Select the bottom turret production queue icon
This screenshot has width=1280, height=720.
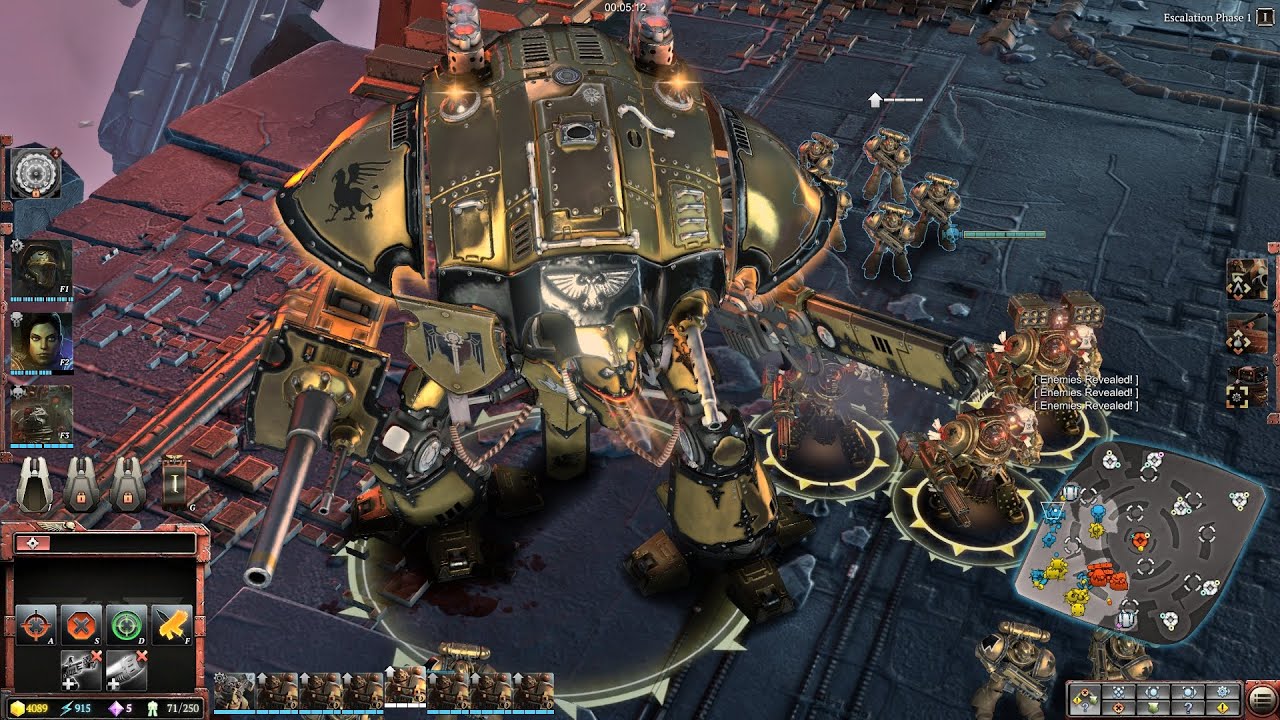tap(1248, 387)
